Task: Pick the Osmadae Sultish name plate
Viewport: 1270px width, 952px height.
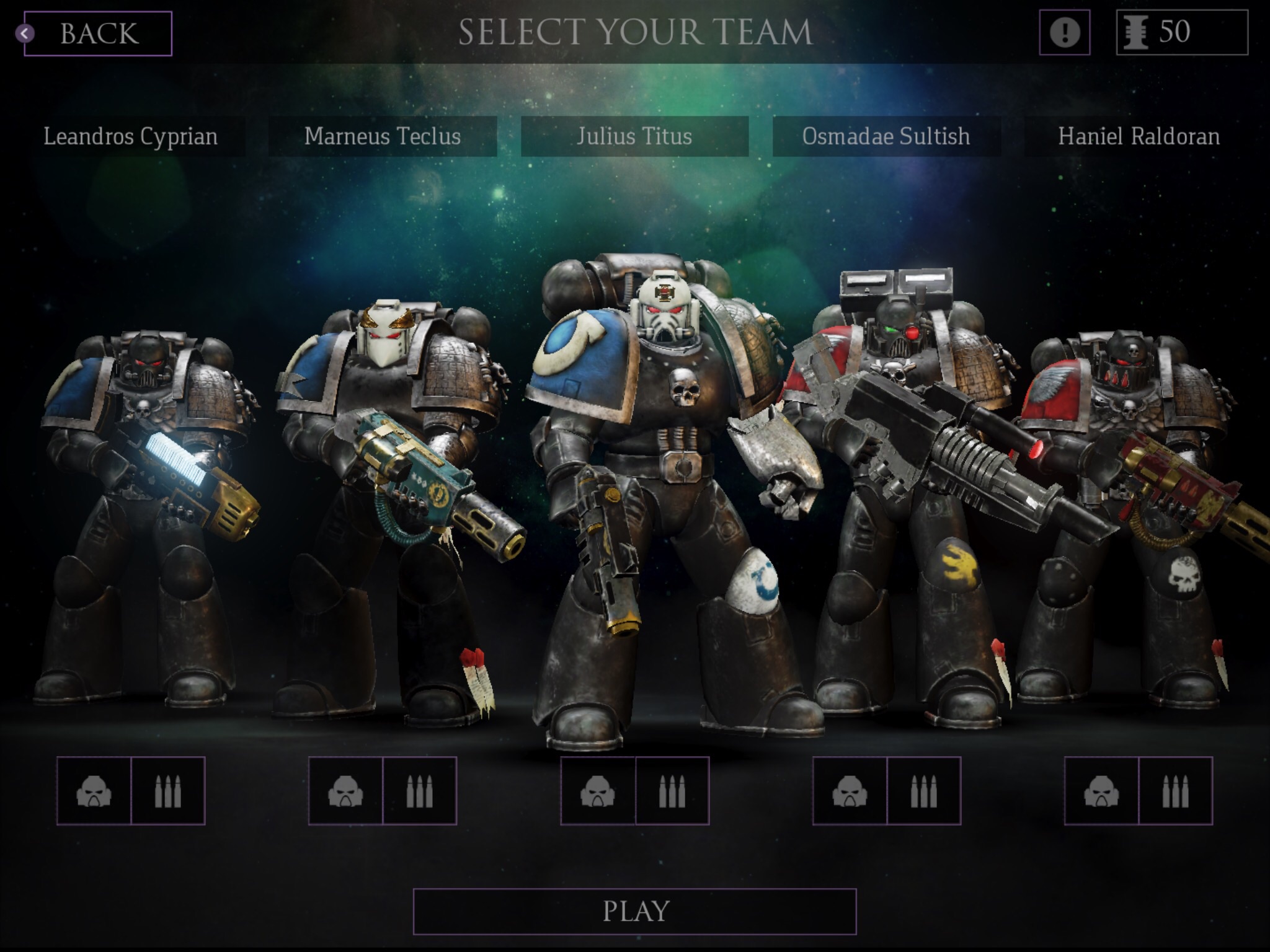Action: (886, 136)
